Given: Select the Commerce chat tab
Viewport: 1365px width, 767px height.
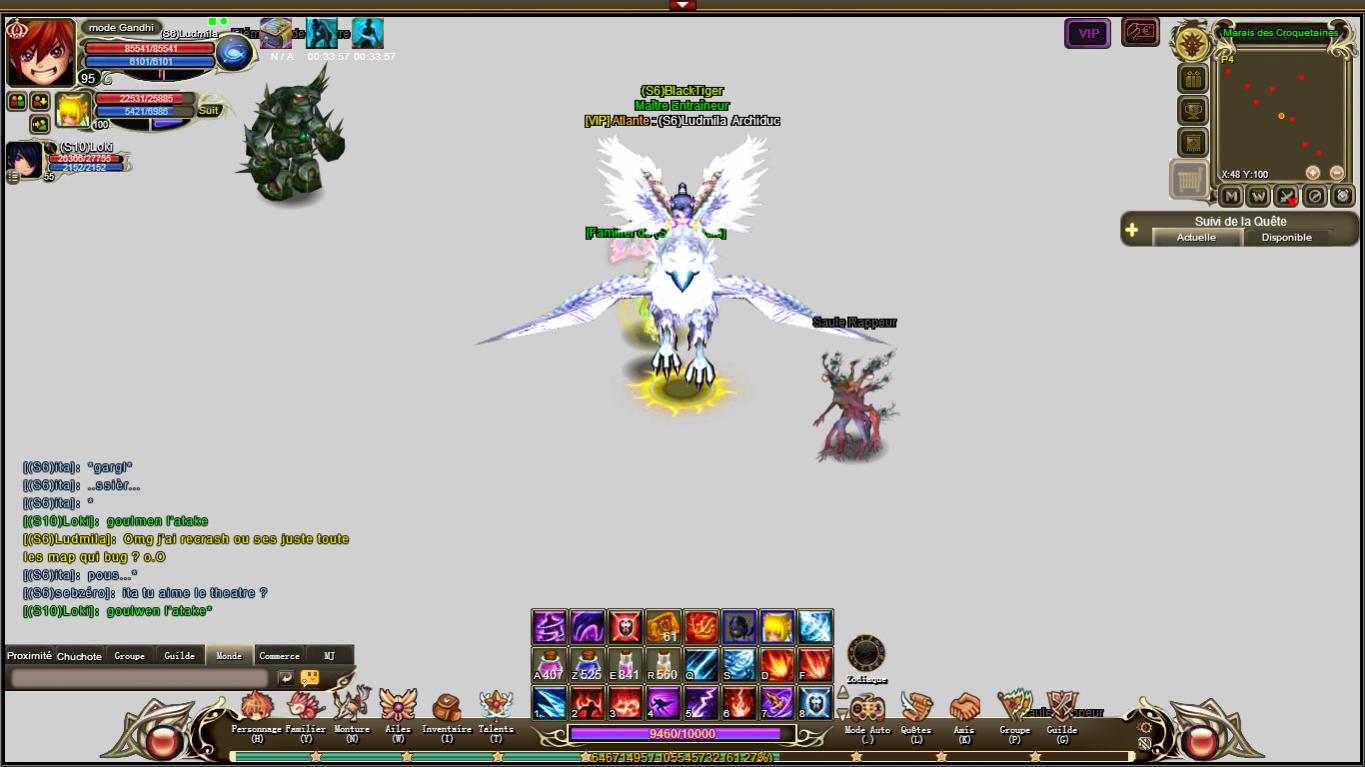Looking at the screenshot, I should click(x=279, y=656).
